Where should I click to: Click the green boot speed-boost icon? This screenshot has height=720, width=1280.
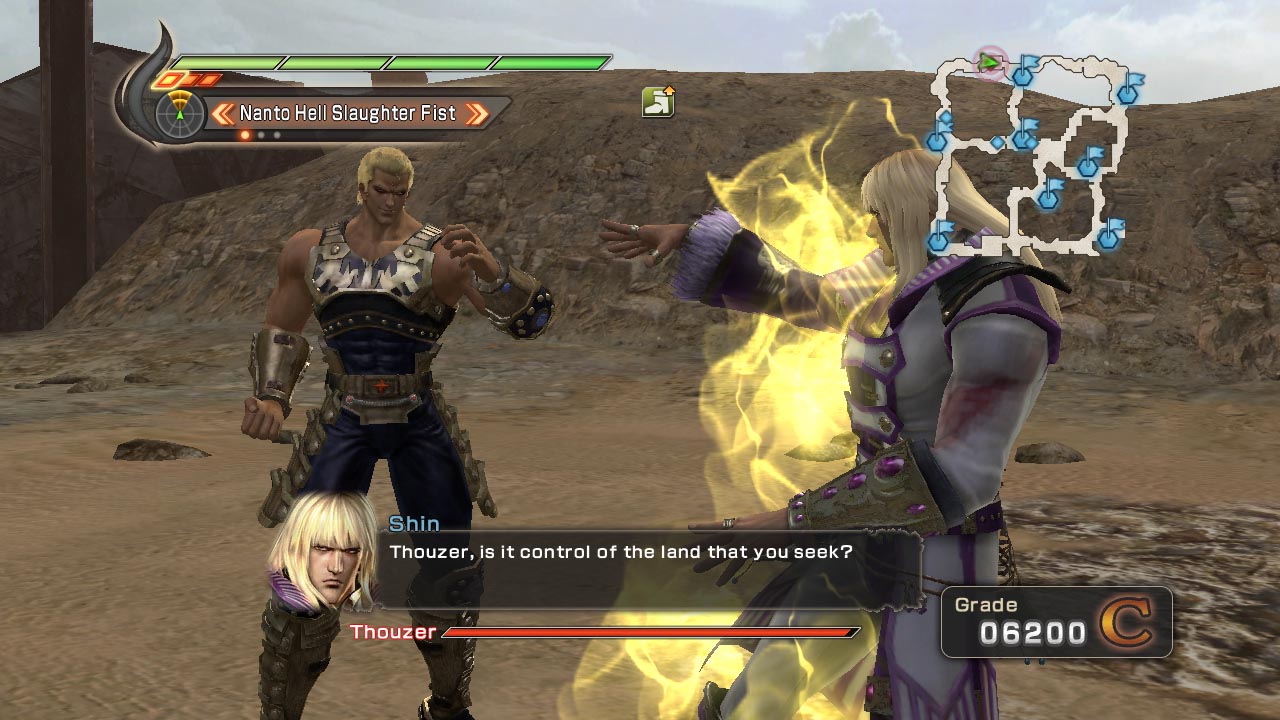pos(658,101)
